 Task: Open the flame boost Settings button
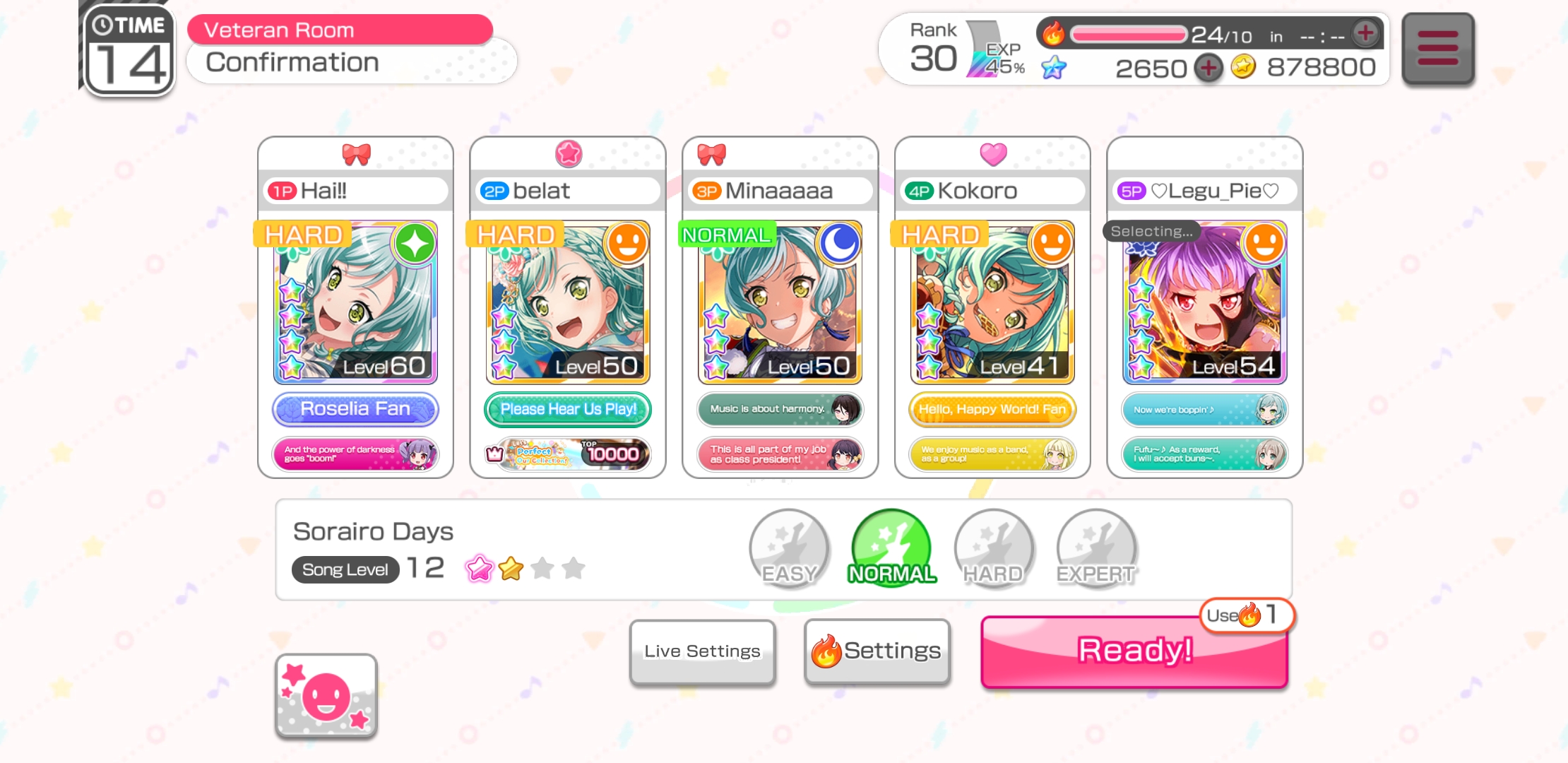click(x=877, y=651)
